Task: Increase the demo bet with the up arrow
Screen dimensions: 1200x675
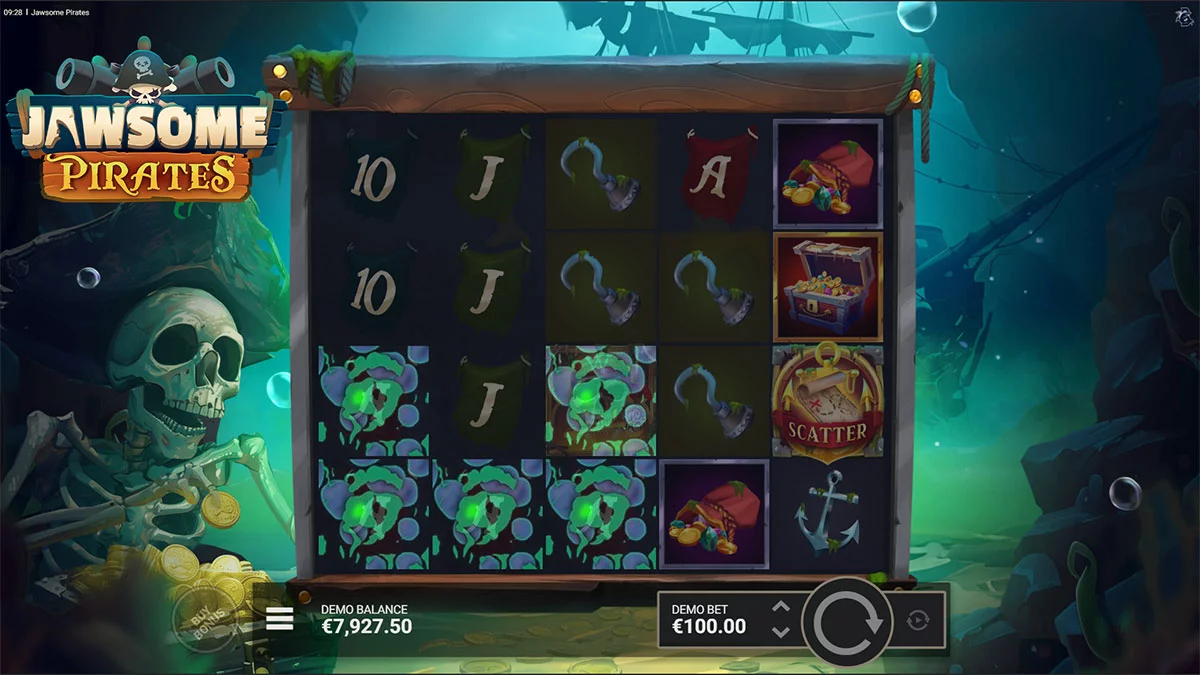Action: [x=781, y=608]
